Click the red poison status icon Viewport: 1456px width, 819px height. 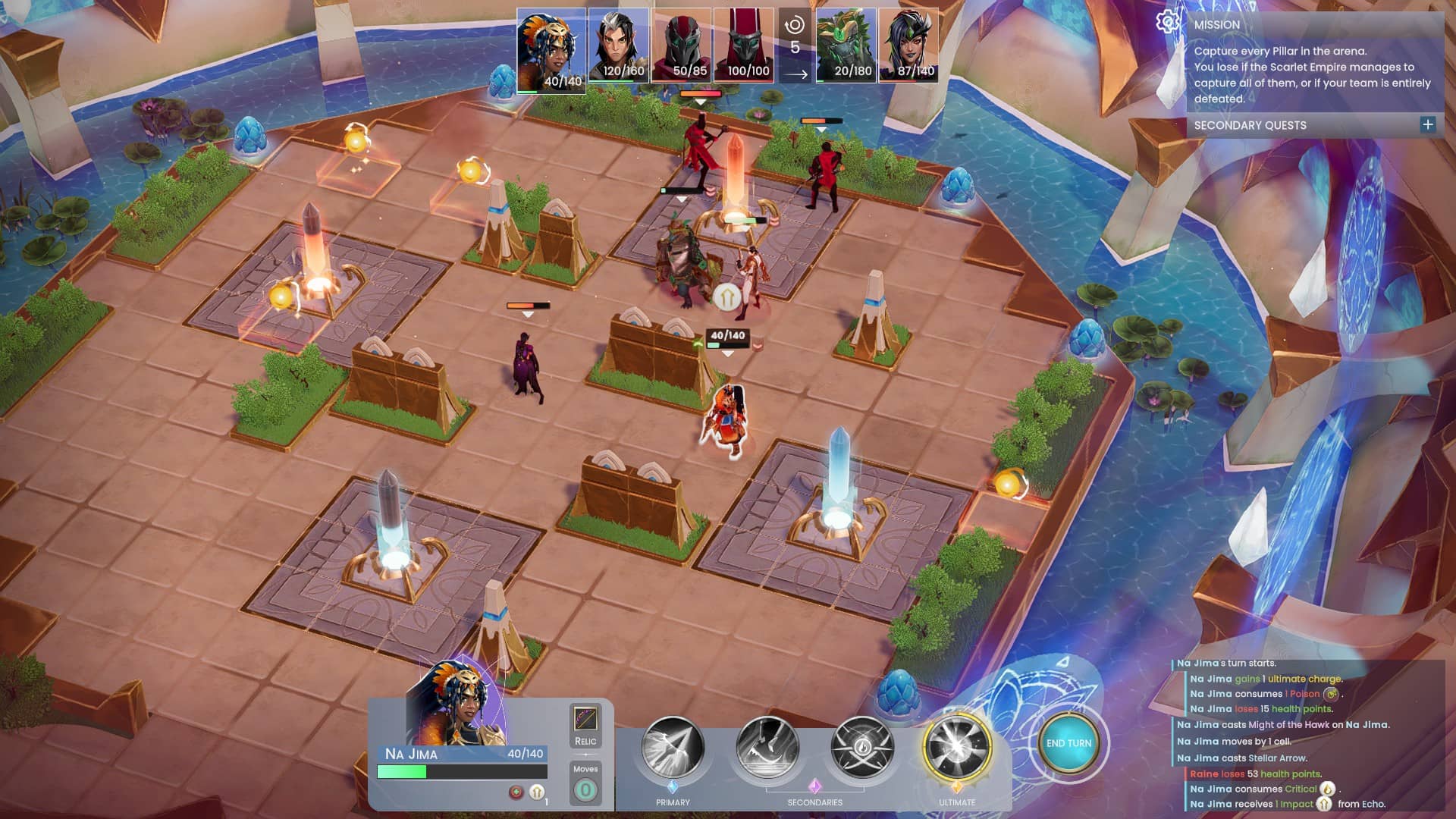coord(516,792)
